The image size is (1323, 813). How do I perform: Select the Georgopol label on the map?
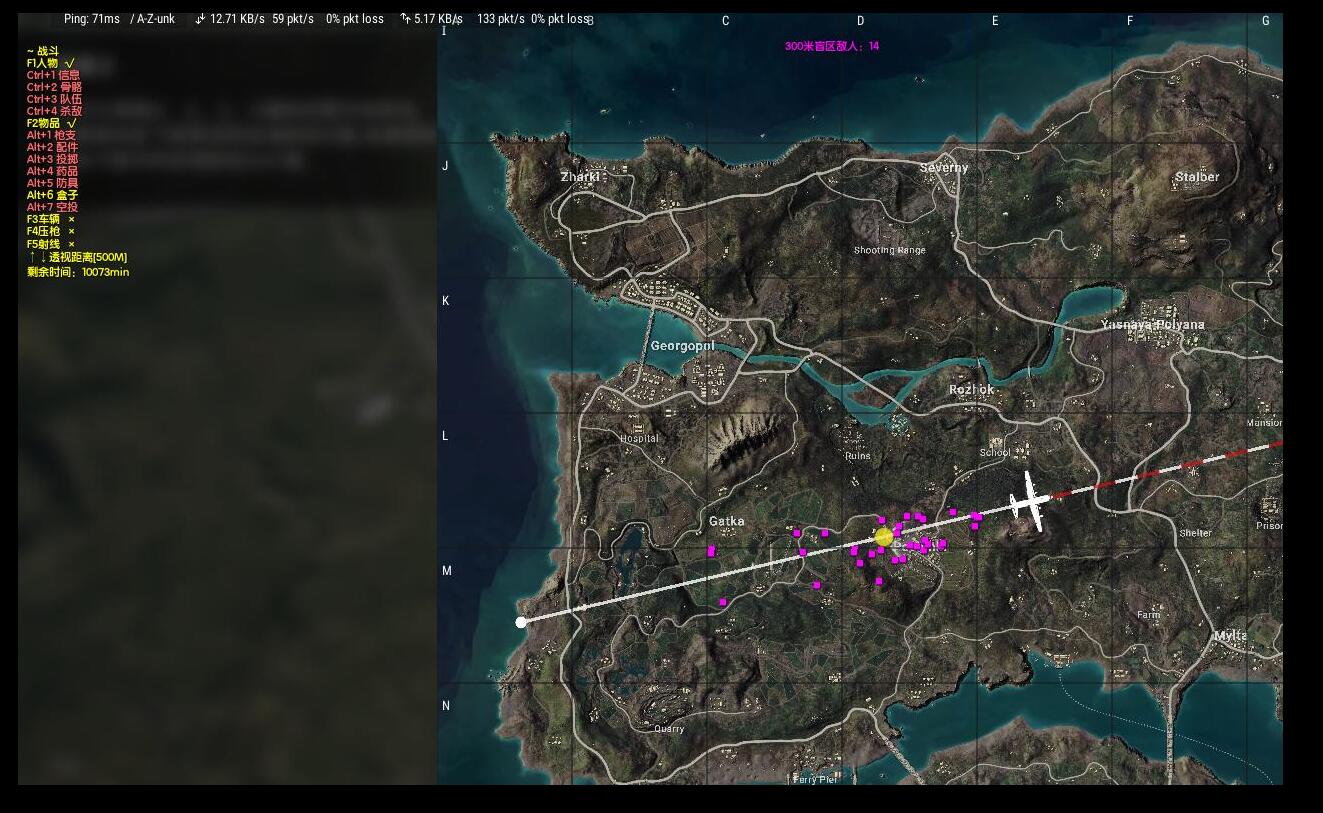coord(683,346)
